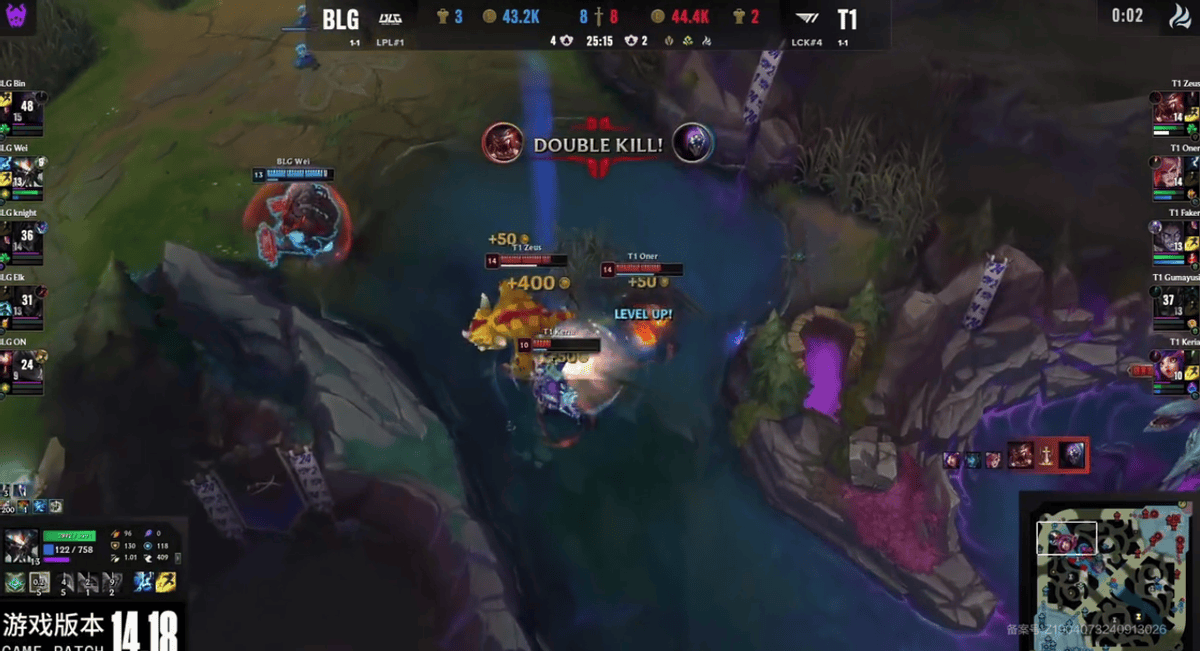1200x651 pixels.
Task: Click the BLG team logo on scoreboard
Action: click(x=391, y=17)
